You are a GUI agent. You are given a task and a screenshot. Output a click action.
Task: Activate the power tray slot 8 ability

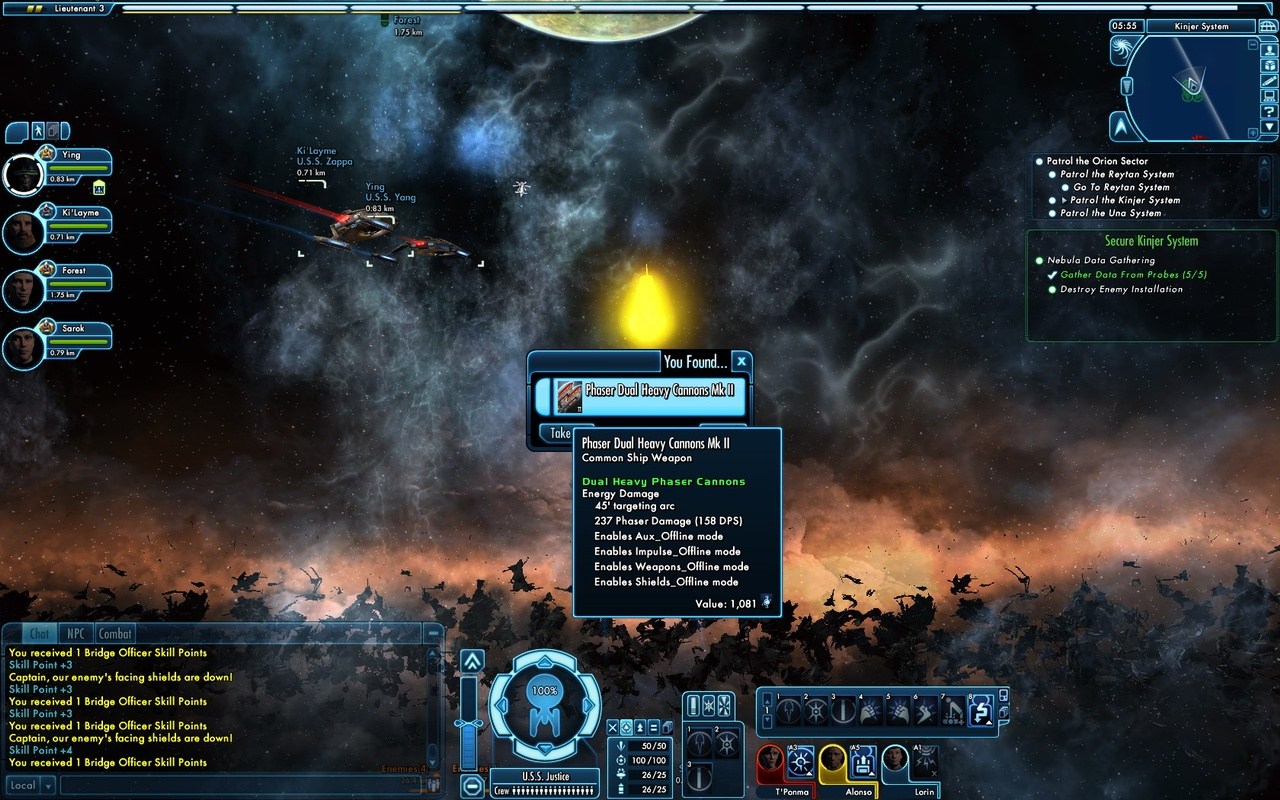point(980,711)
